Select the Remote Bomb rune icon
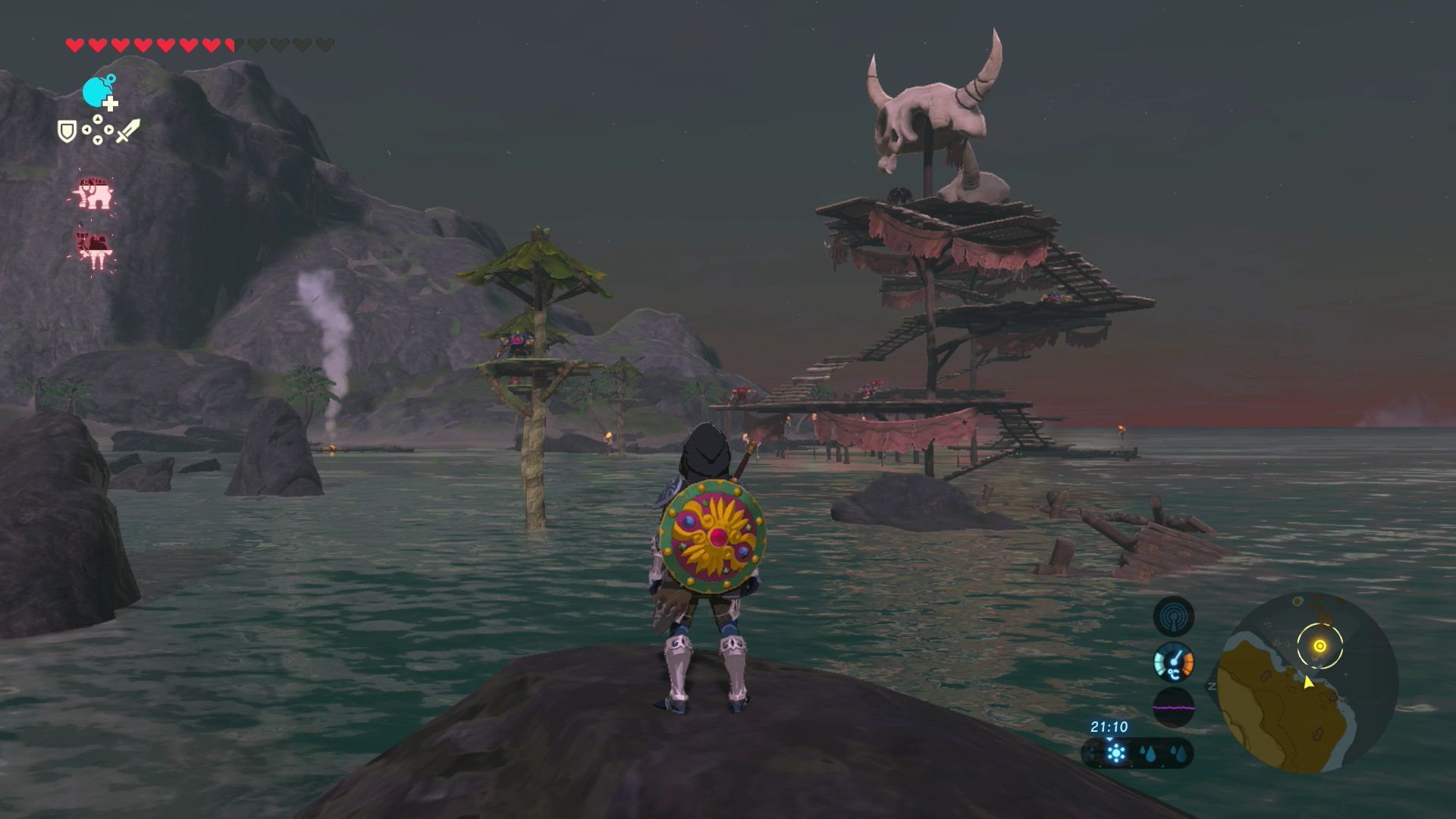Image resolution: width=1456 pixels, height=819 pixels. coord(97,93)
